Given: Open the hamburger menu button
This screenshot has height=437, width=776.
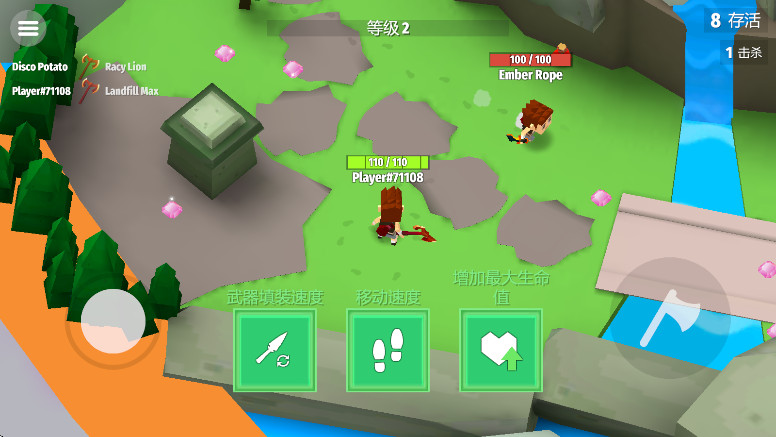Looking at the screenshot, I should 27,27.
